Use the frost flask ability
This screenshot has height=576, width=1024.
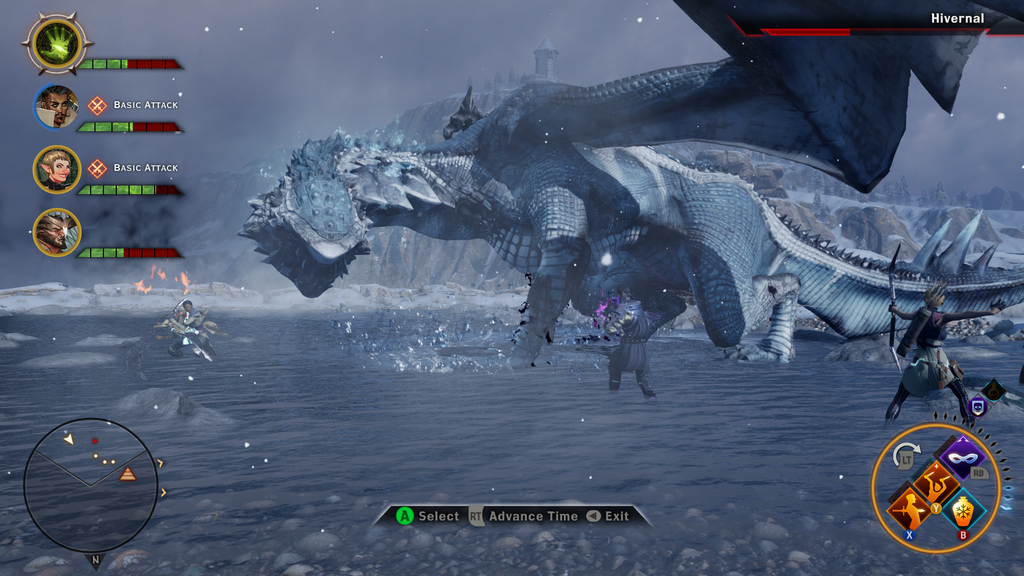tap(962, 509)
